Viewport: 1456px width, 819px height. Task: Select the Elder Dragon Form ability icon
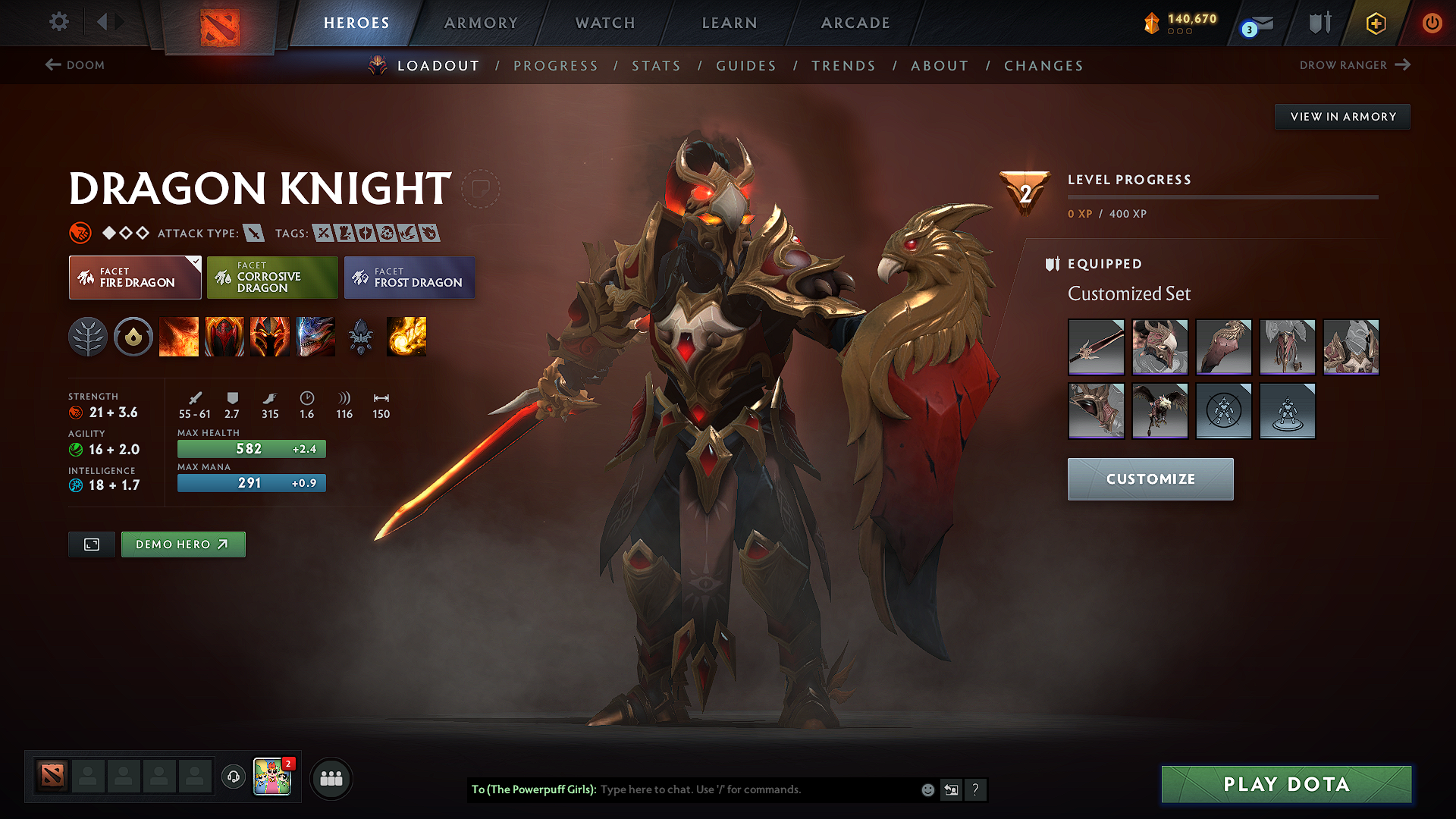coord(315,337)
